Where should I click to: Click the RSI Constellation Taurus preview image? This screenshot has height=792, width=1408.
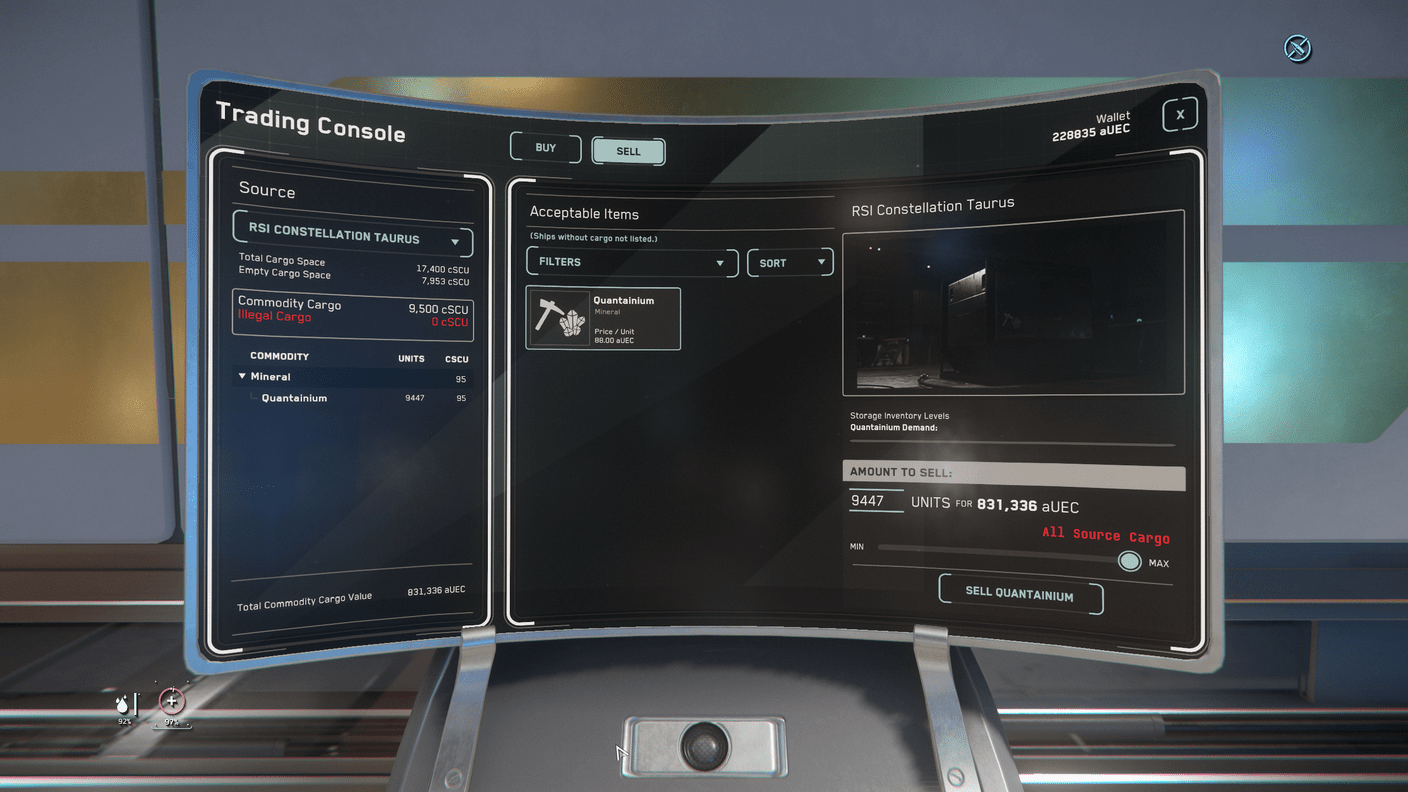tap(1013, 313)
